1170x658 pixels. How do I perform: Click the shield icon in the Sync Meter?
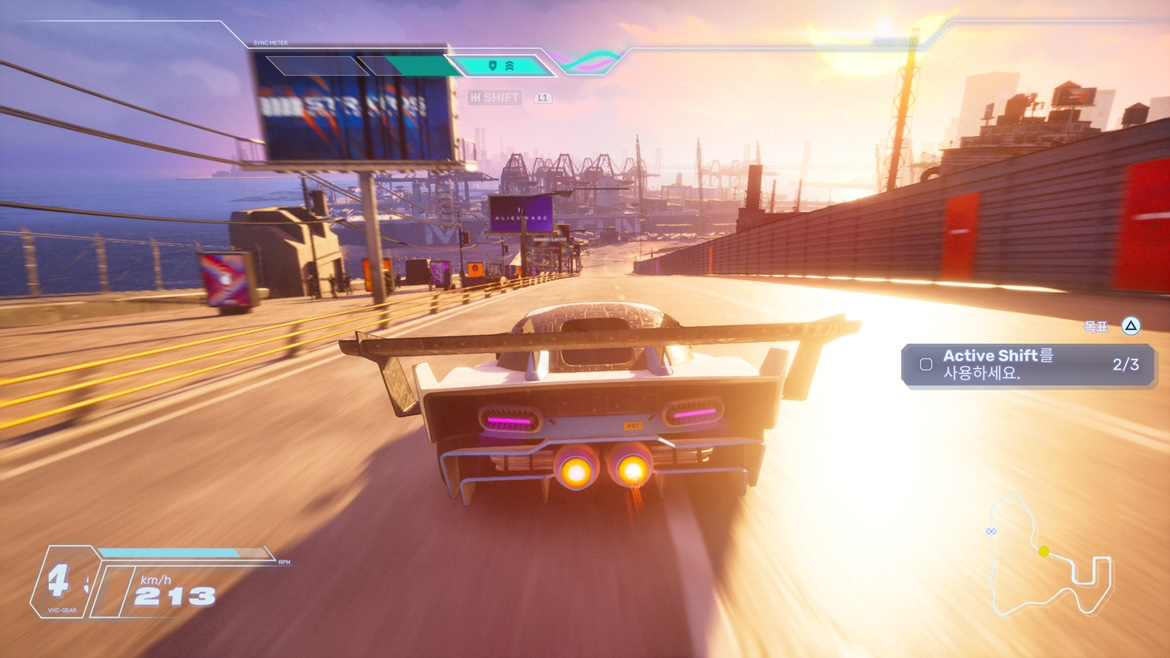coord(492,66)
